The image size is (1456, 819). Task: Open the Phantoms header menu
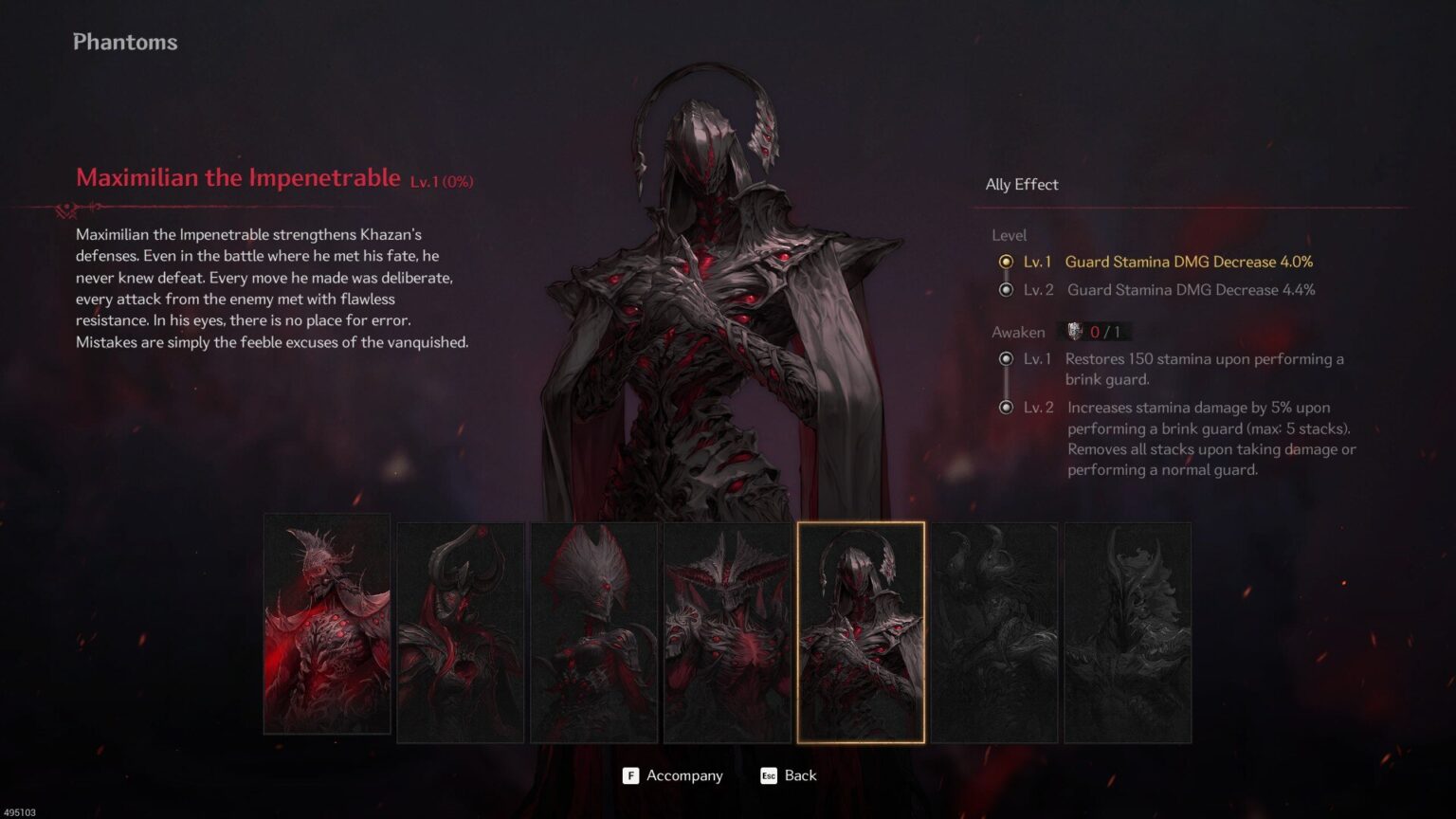tap(124, 42)
